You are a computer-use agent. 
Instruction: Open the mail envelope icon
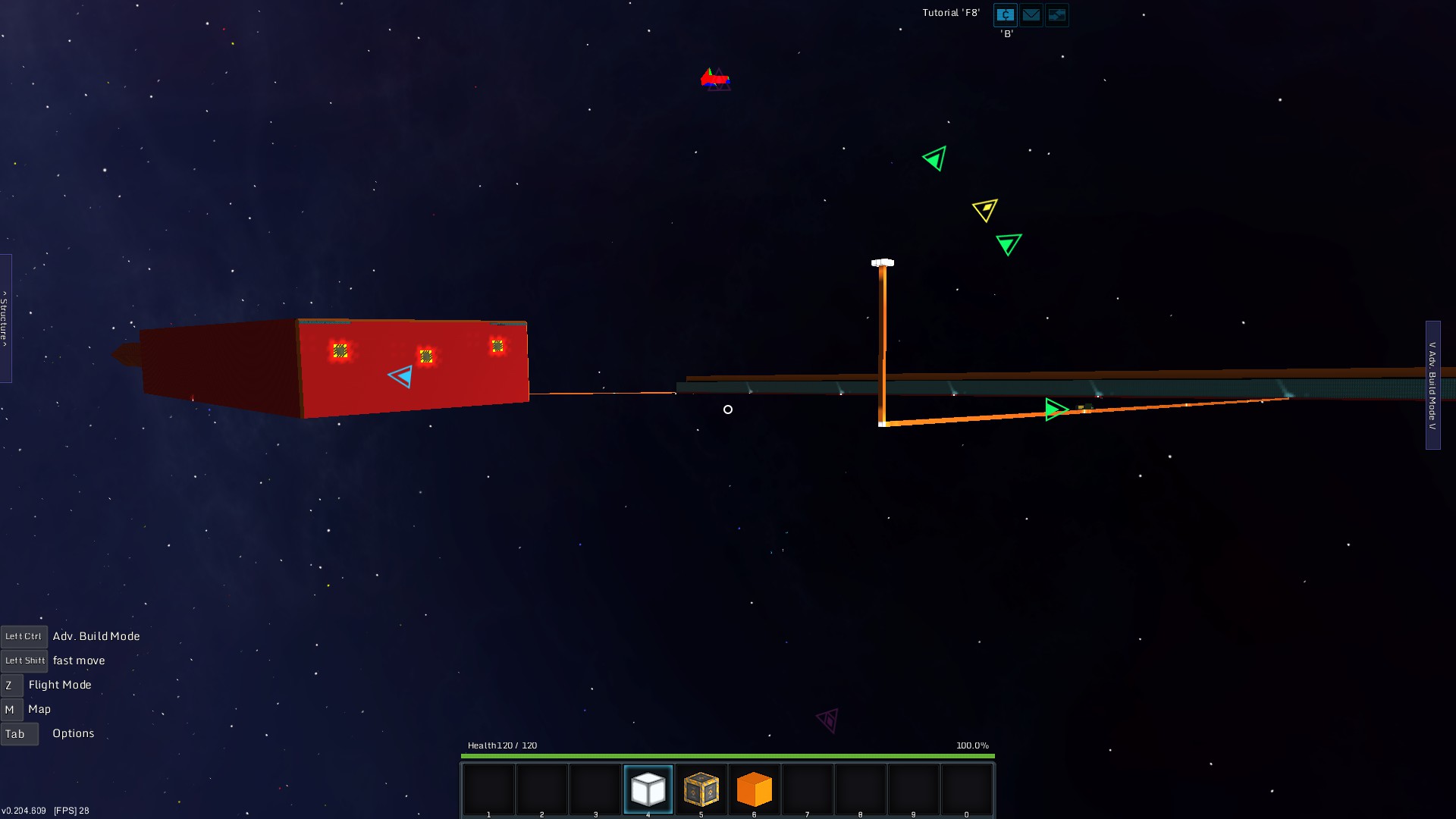(x=1031, y=14)
